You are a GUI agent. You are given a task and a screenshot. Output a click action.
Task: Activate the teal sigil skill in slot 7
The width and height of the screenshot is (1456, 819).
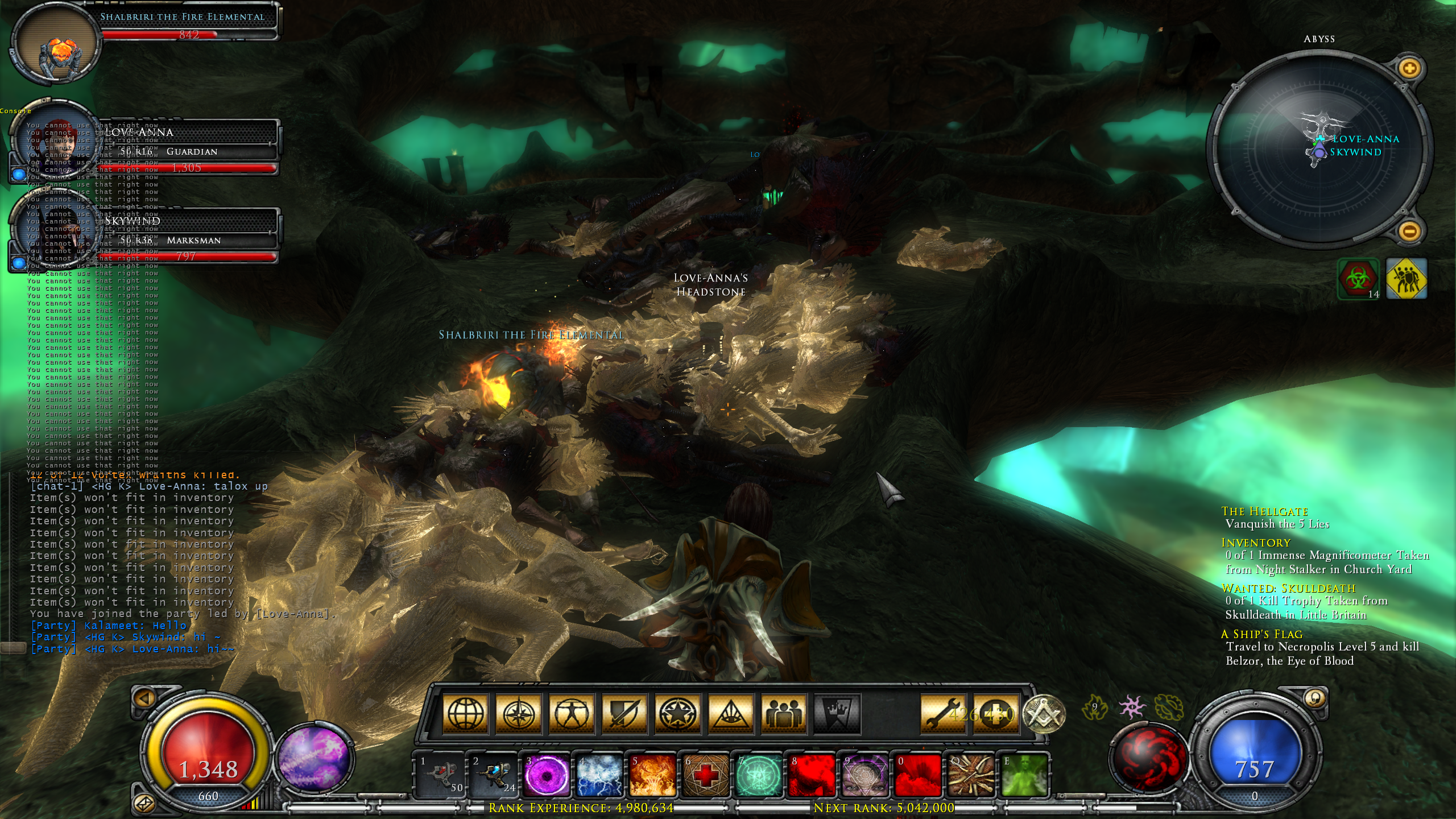tap(759, 775)
